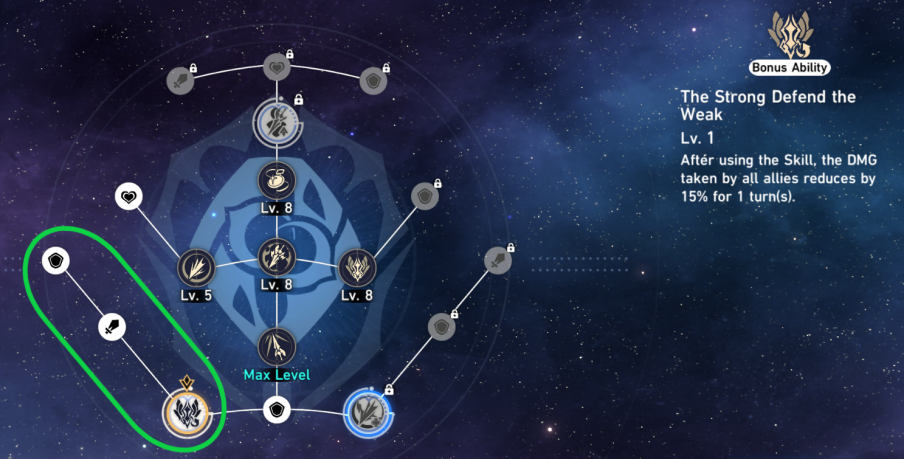Choose the blue-ringed locked bonus ability node

365,410
